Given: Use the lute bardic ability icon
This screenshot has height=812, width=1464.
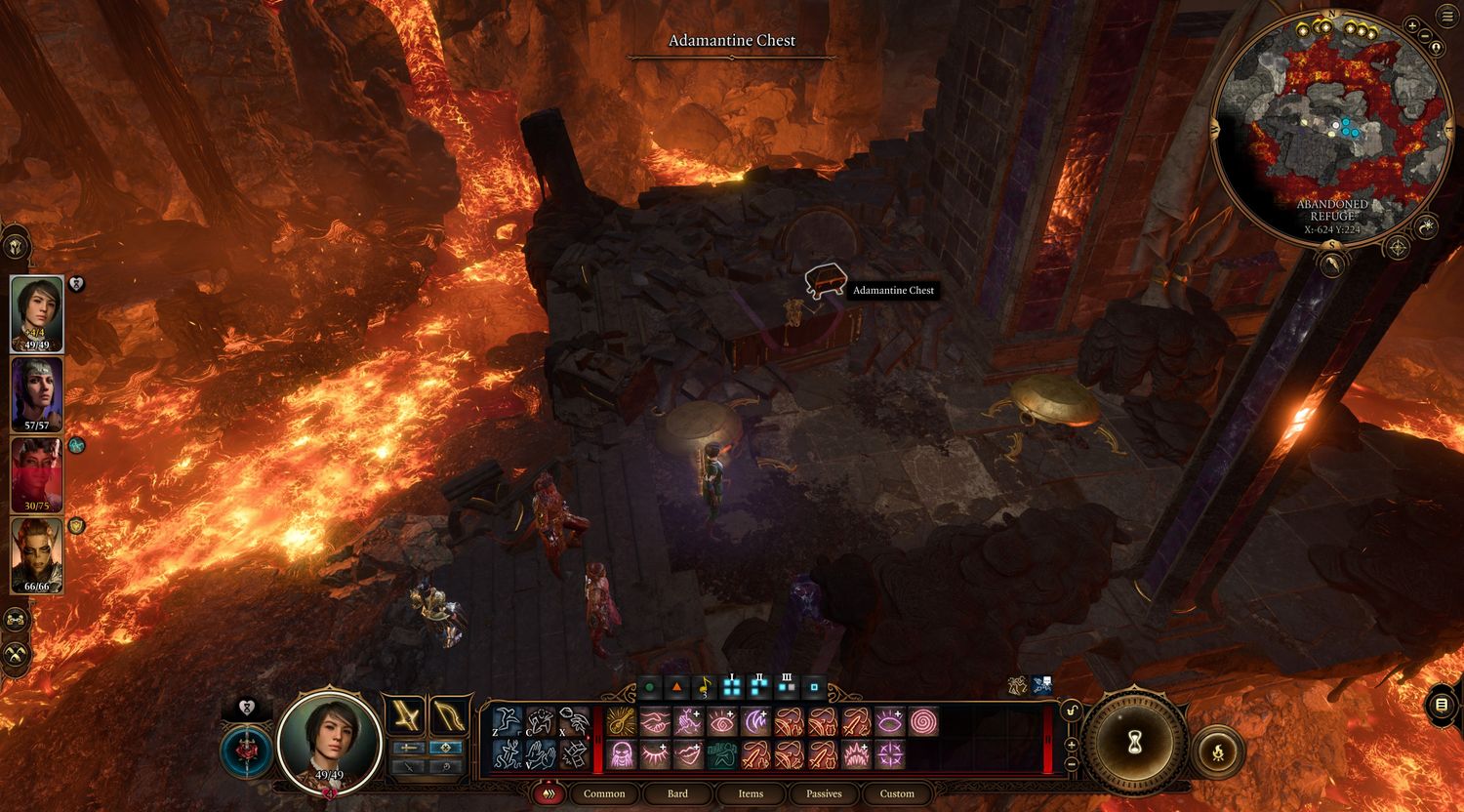Looking at the screenshot, I should pyautogui.click(x=621, y=722).
